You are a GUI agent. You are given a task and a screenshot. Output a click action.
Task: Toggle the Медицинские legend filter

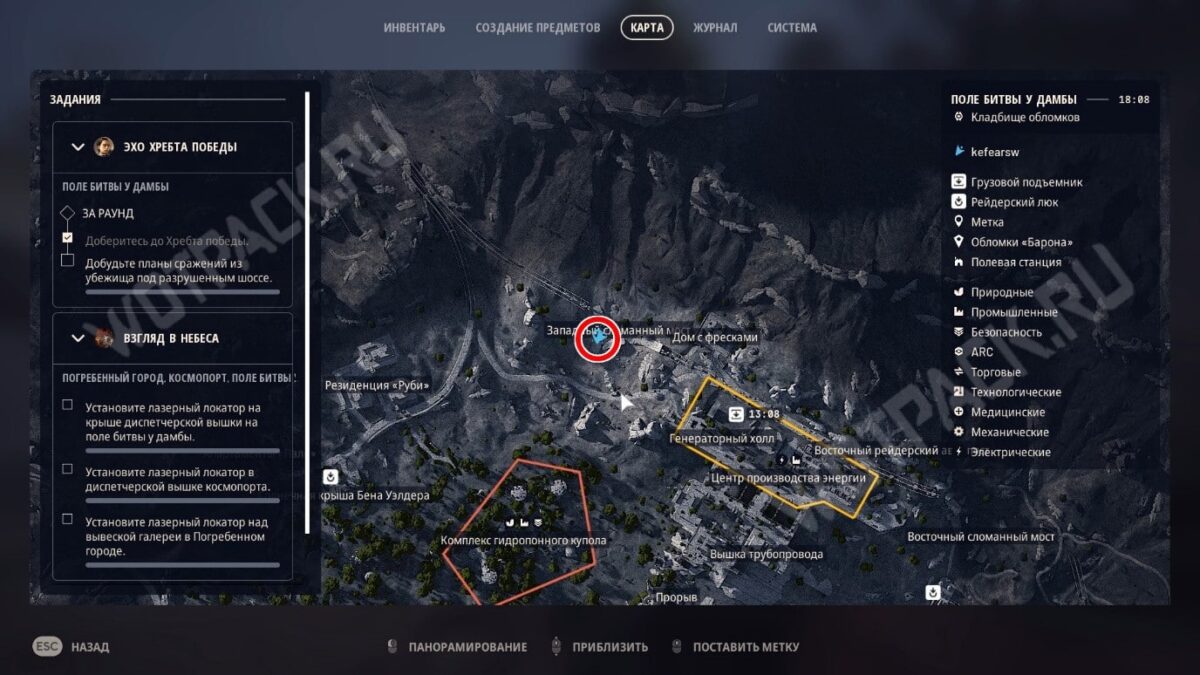(x=1007, y=412)
